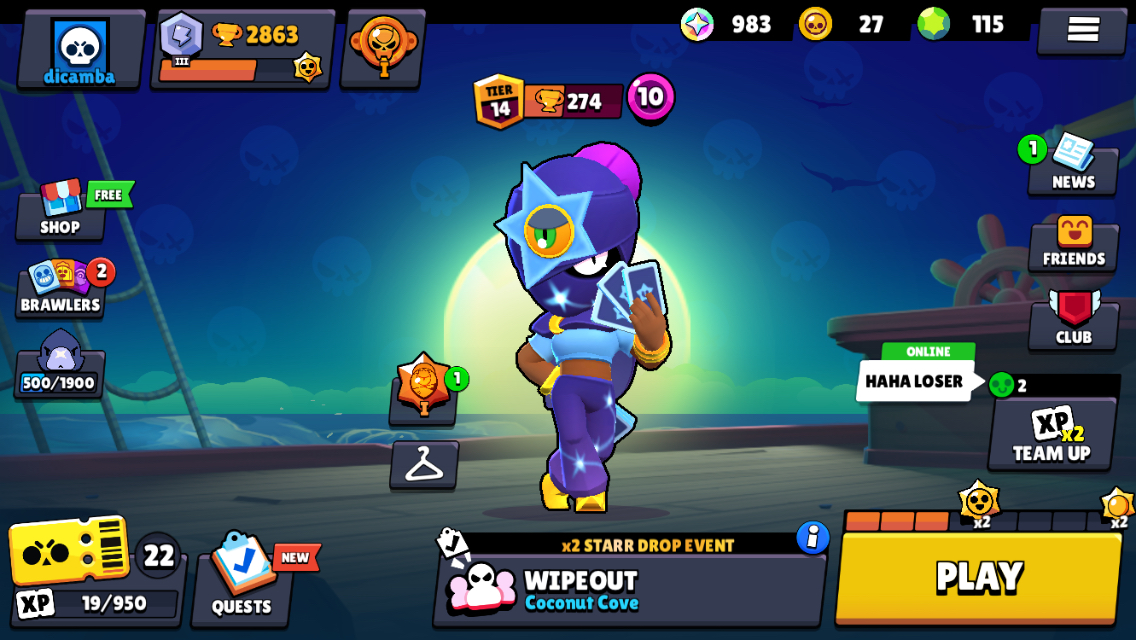Tap the yellow PLAY button
Image resolution: width=1136 pixels, height=640 pixels.
tap(978, 578)
